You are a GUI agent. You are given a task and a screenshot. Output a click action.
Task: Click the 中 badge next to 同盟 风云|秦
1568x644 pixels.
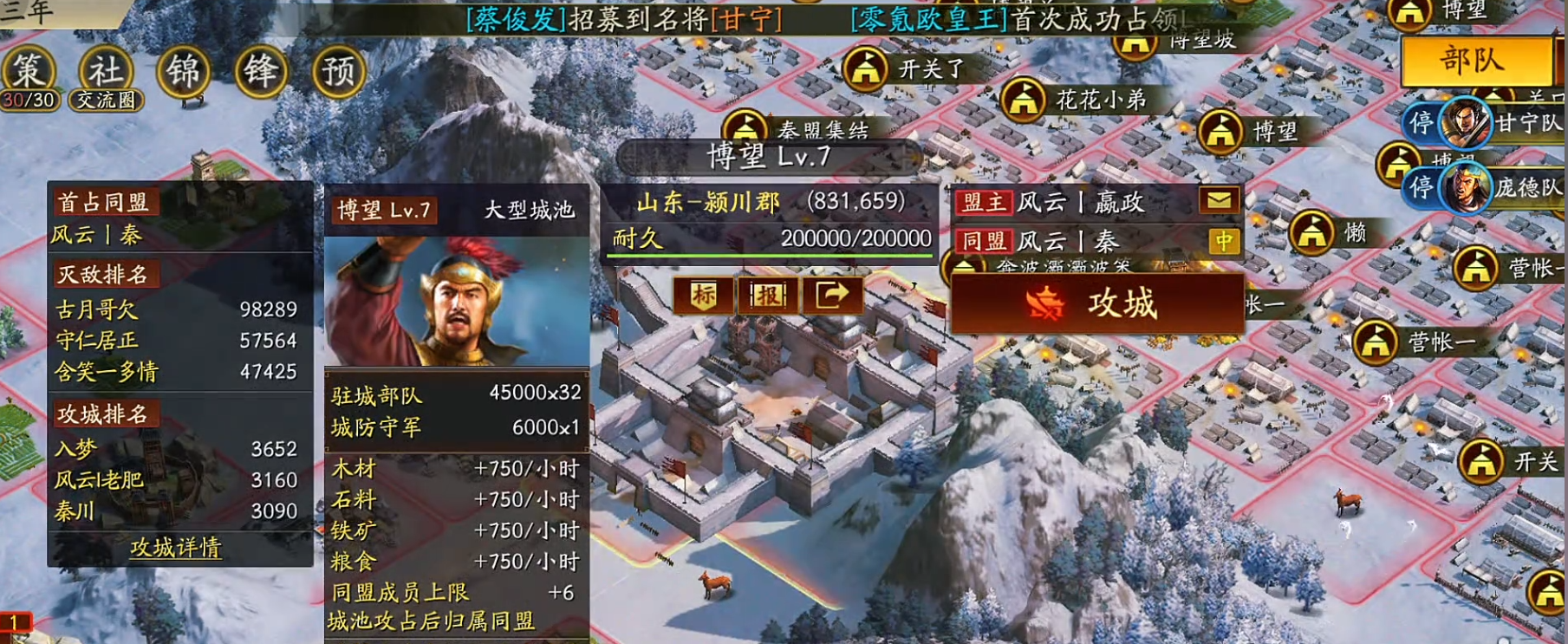tap(1224, 242)
